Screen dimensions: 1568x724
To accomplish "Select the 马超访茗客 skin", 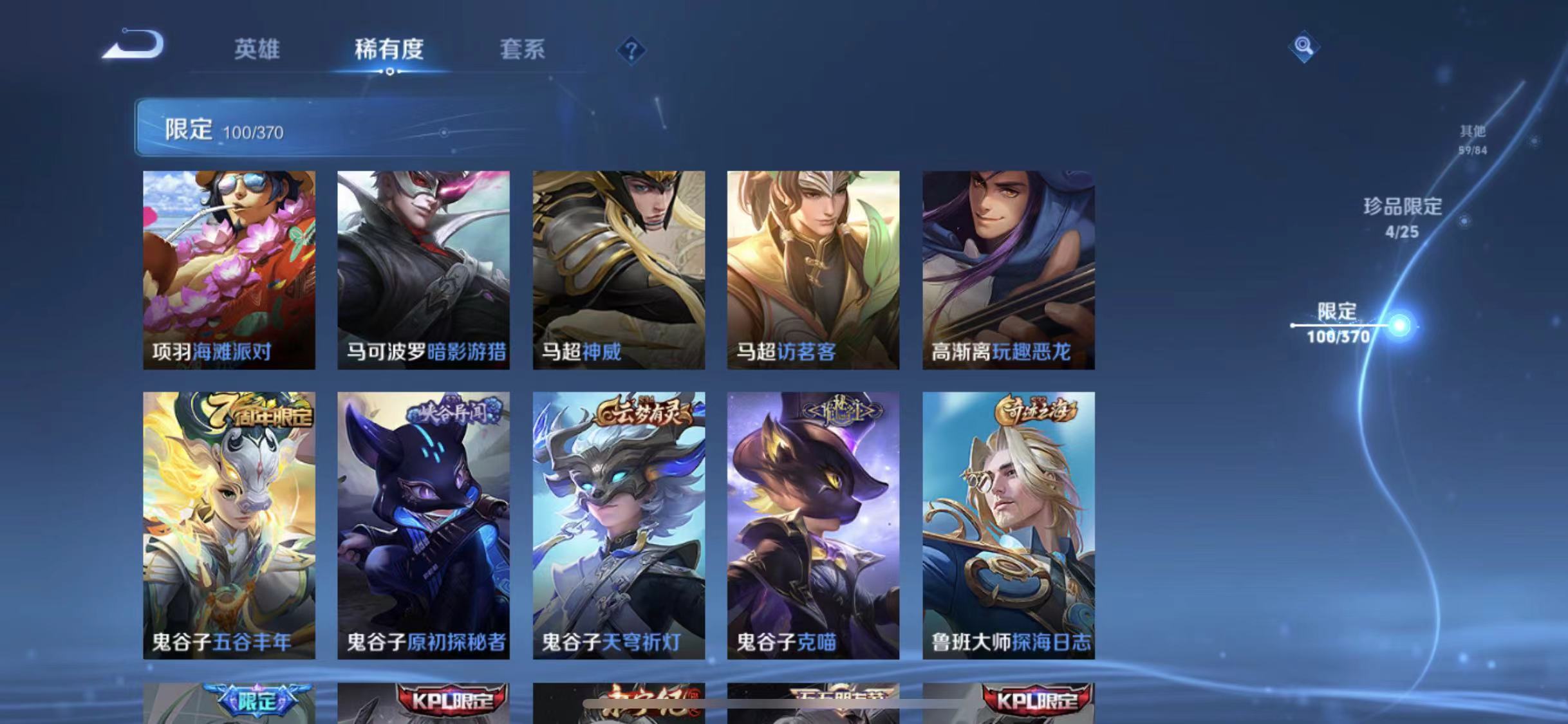I will tap(812, 270).
